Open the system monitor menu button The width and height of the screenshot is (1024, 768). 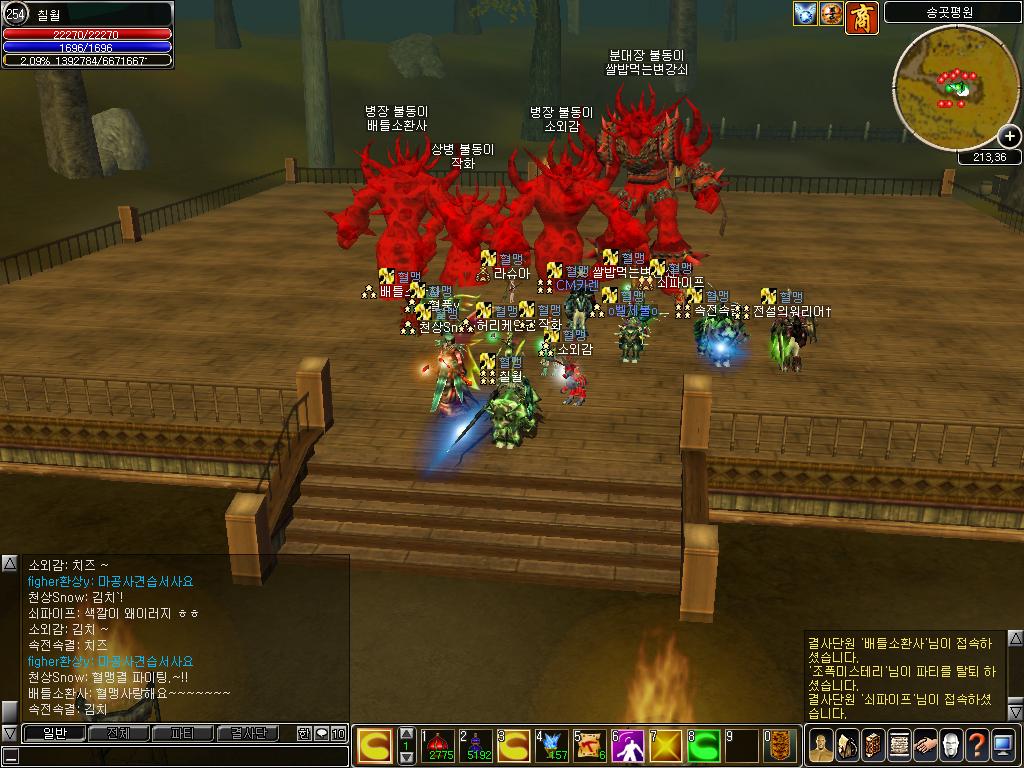click(1003, 745)
